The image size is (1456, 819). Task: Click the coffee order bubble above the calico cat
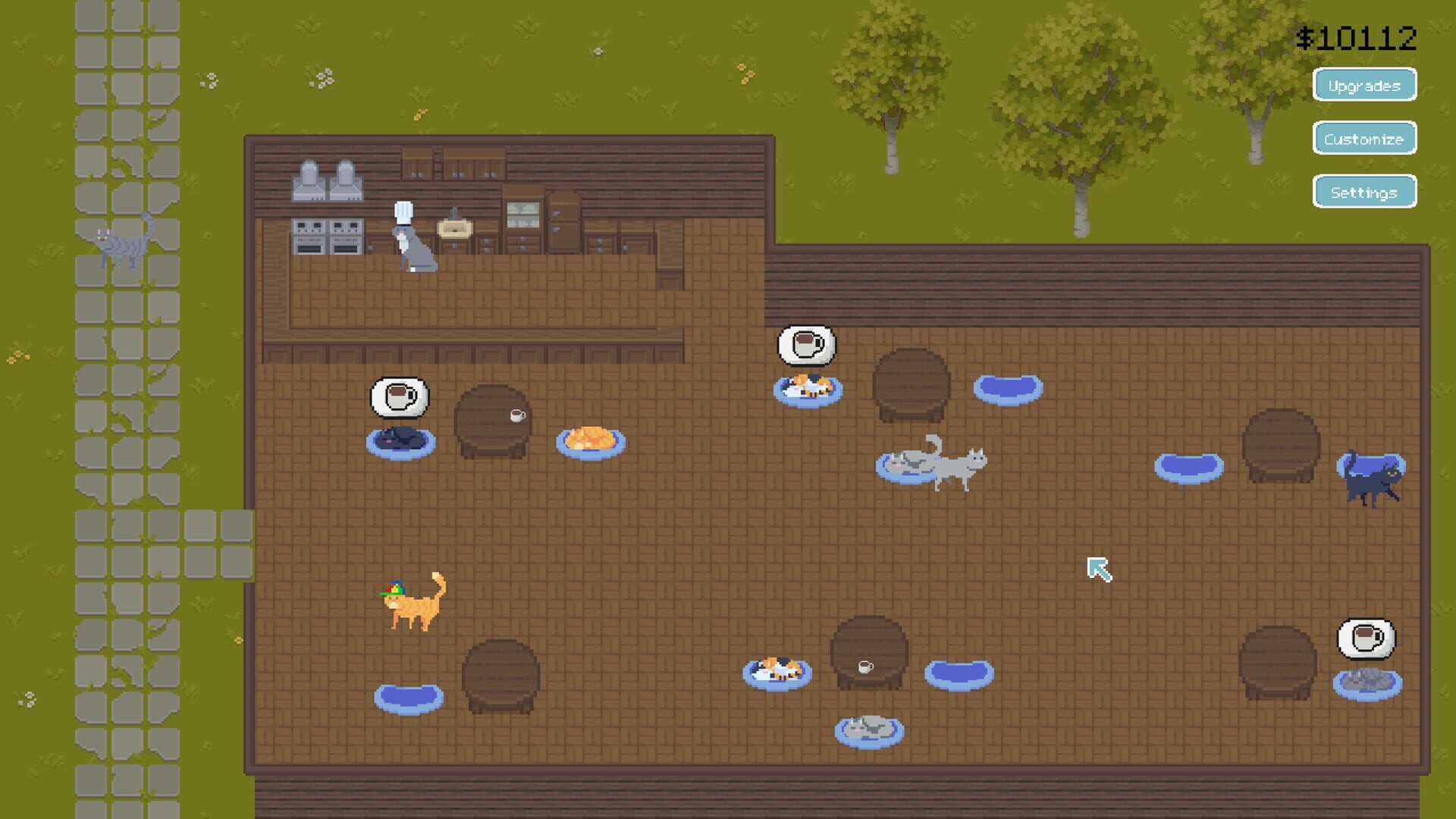tap(804, 345)
